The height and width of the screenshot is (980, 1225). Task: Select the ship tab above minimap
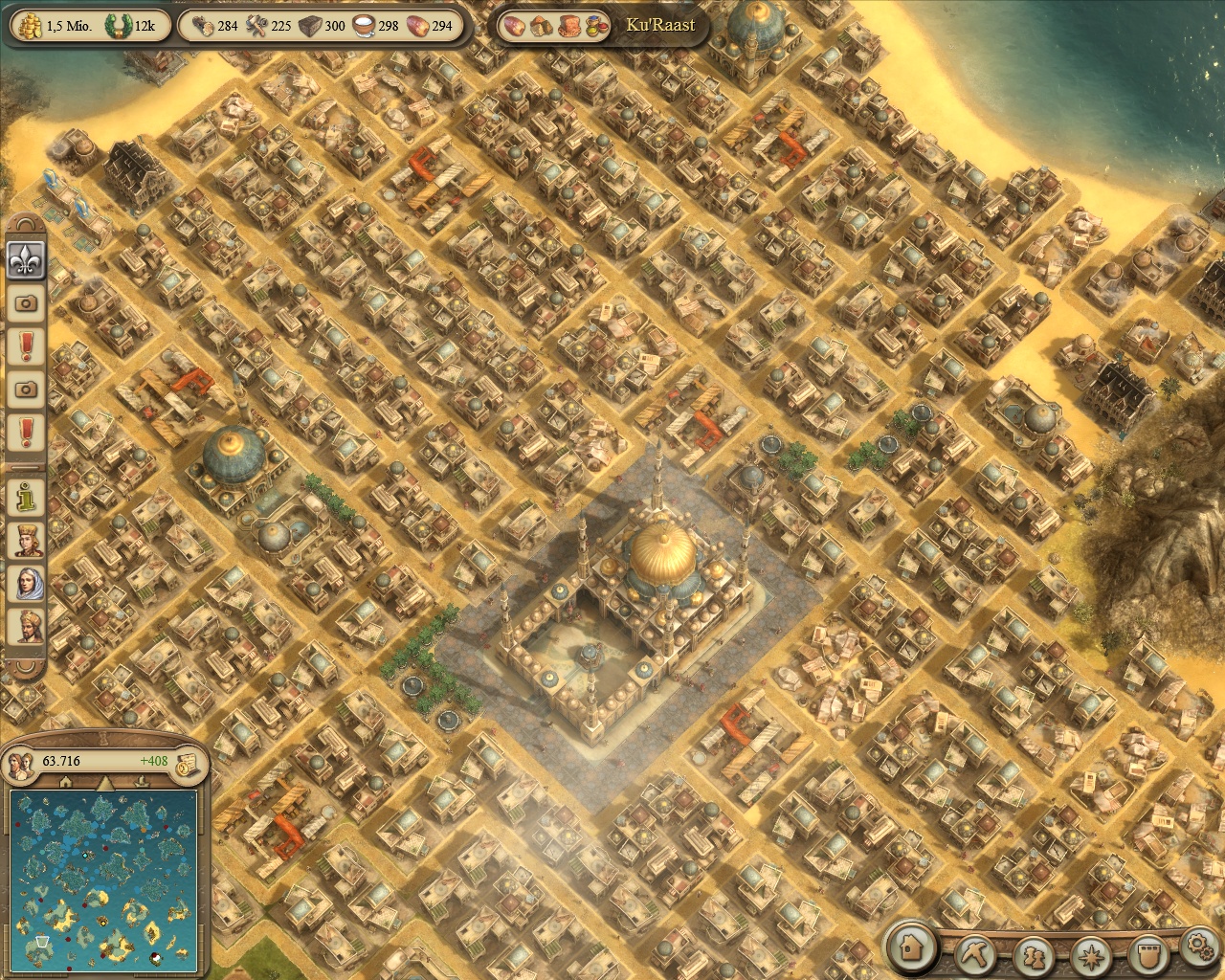[144, 783]
